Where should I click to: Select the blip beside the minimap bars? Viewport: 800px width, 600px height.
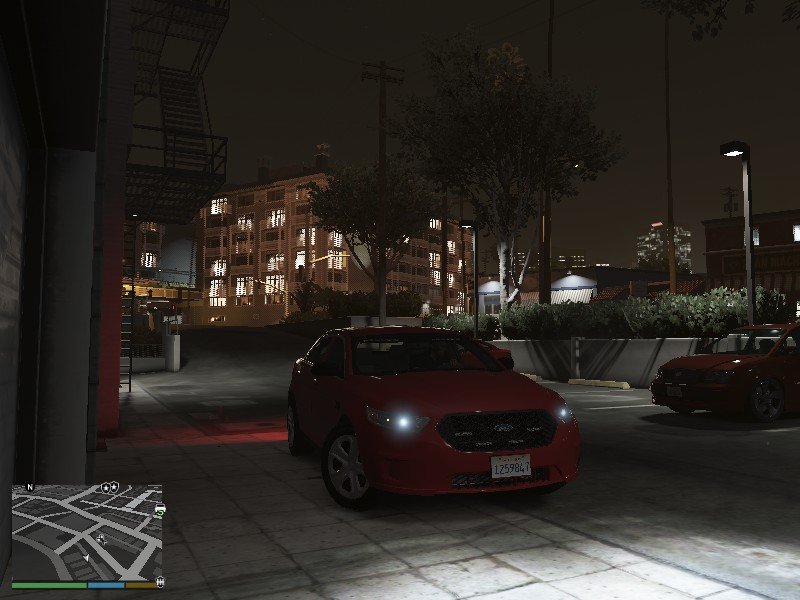tap(161, 580)
